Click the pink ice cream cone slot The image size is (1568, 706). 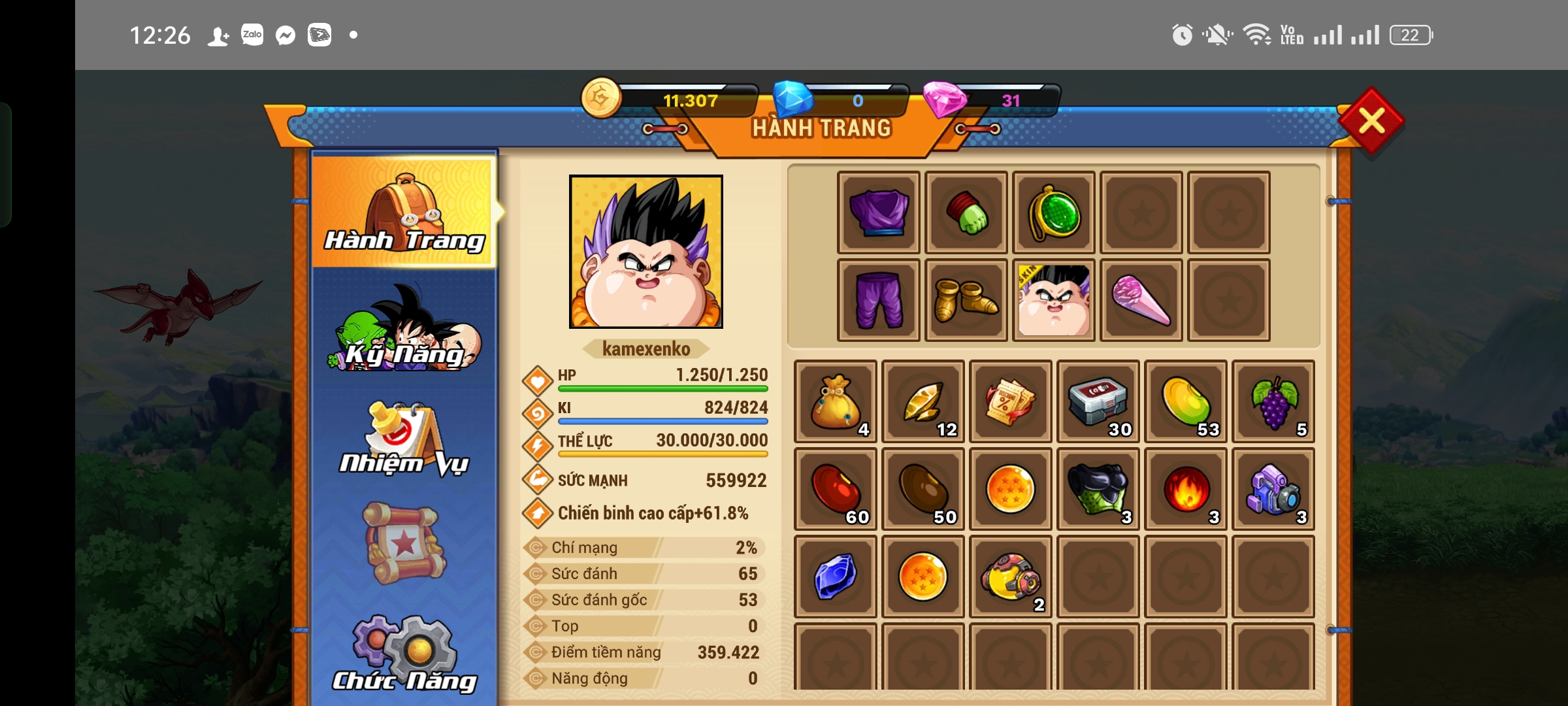pyautogui.click(x=1141, y=300)
